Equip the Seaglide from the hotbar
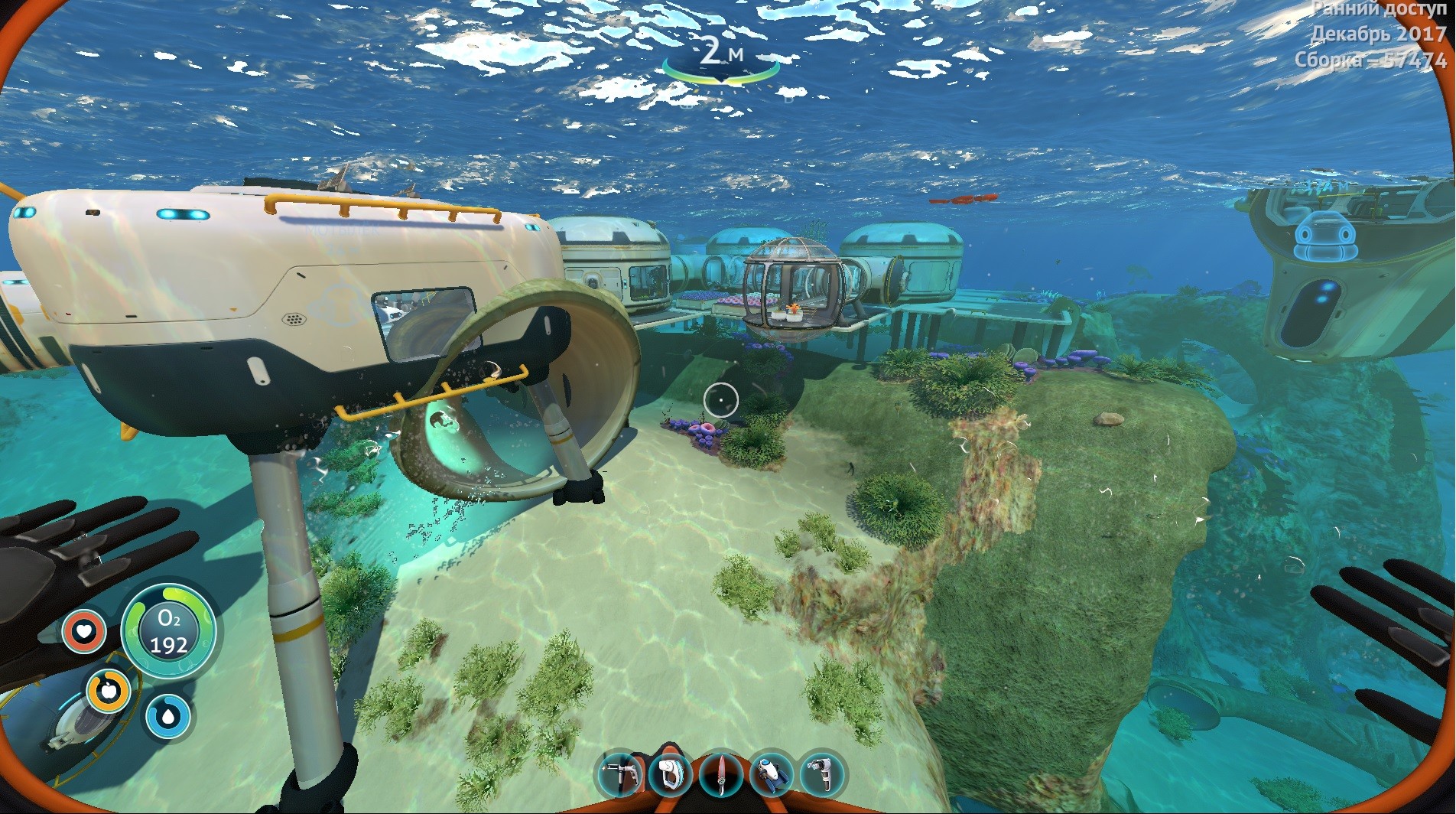 [772, 773]
